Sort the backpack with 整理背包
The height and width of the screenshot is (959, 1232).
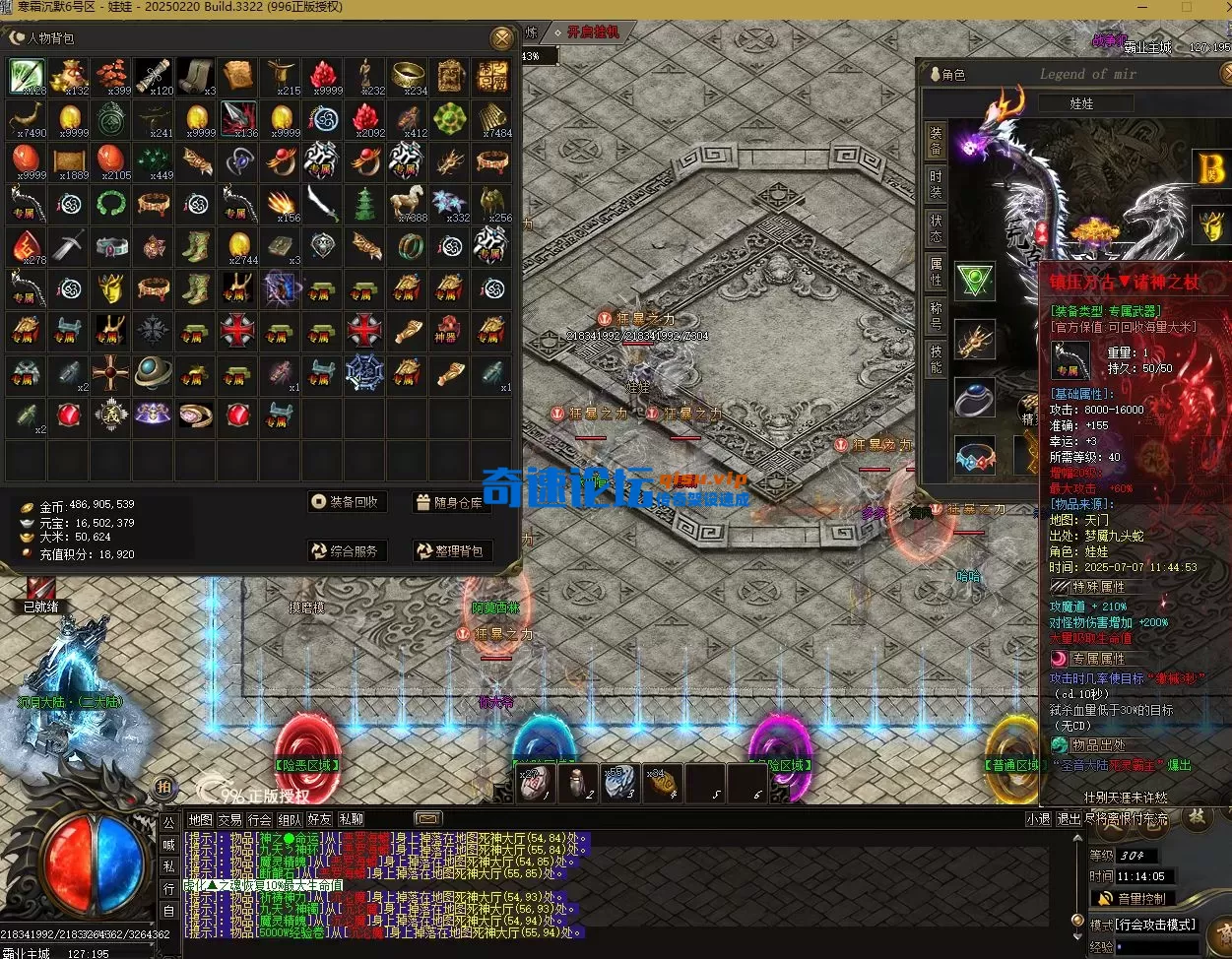(450, 551)
